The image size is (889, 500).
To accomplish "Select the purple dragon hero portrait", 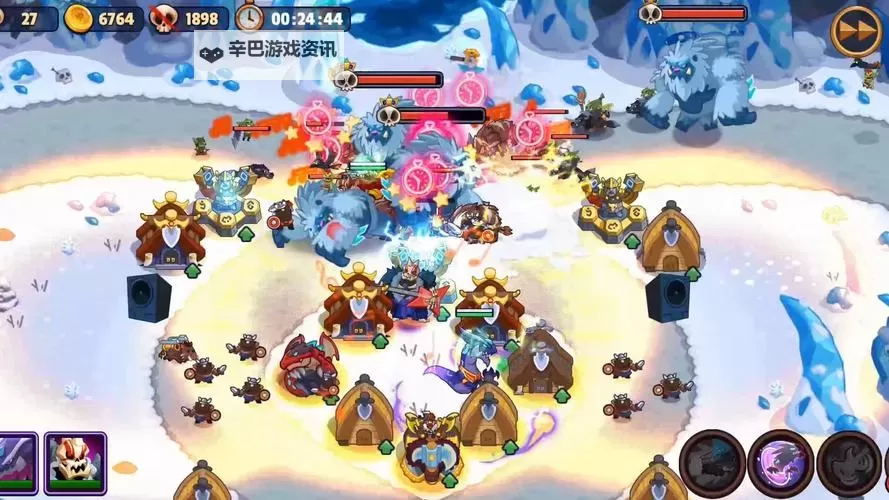I will point(17,464).
